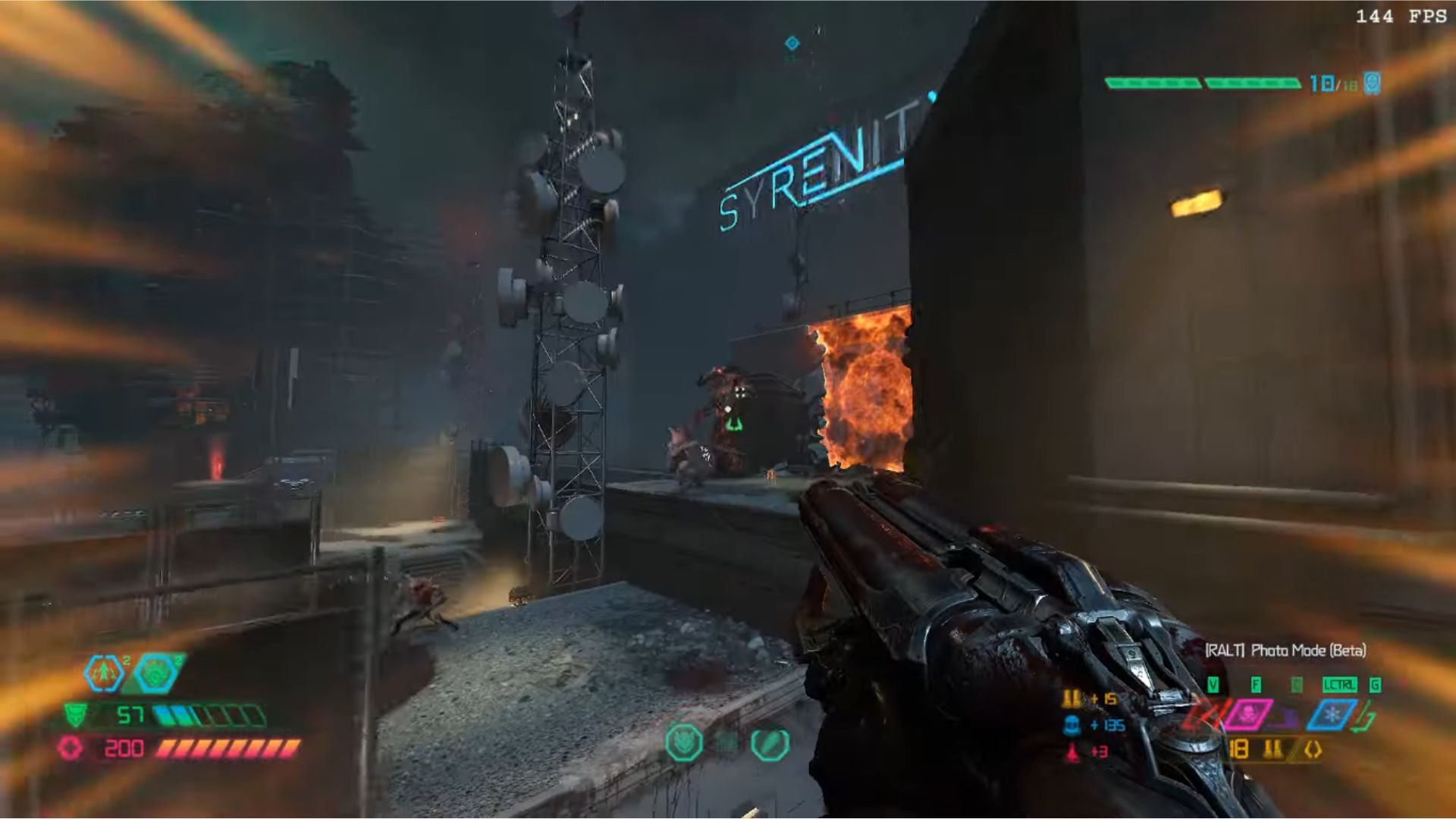Select the pink skull Frag Grenade icon
Screen dimensions: 1456x819
coord(1248,714)
